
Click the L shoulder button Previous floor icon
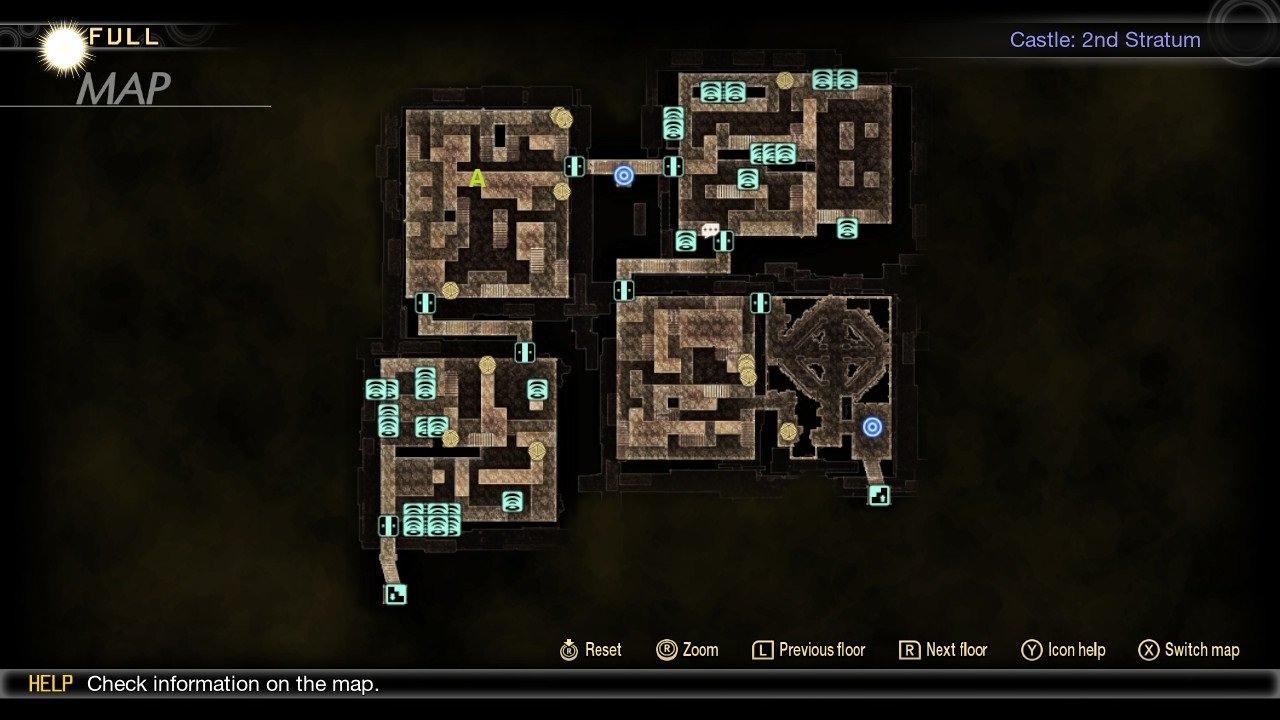[763, 650]
